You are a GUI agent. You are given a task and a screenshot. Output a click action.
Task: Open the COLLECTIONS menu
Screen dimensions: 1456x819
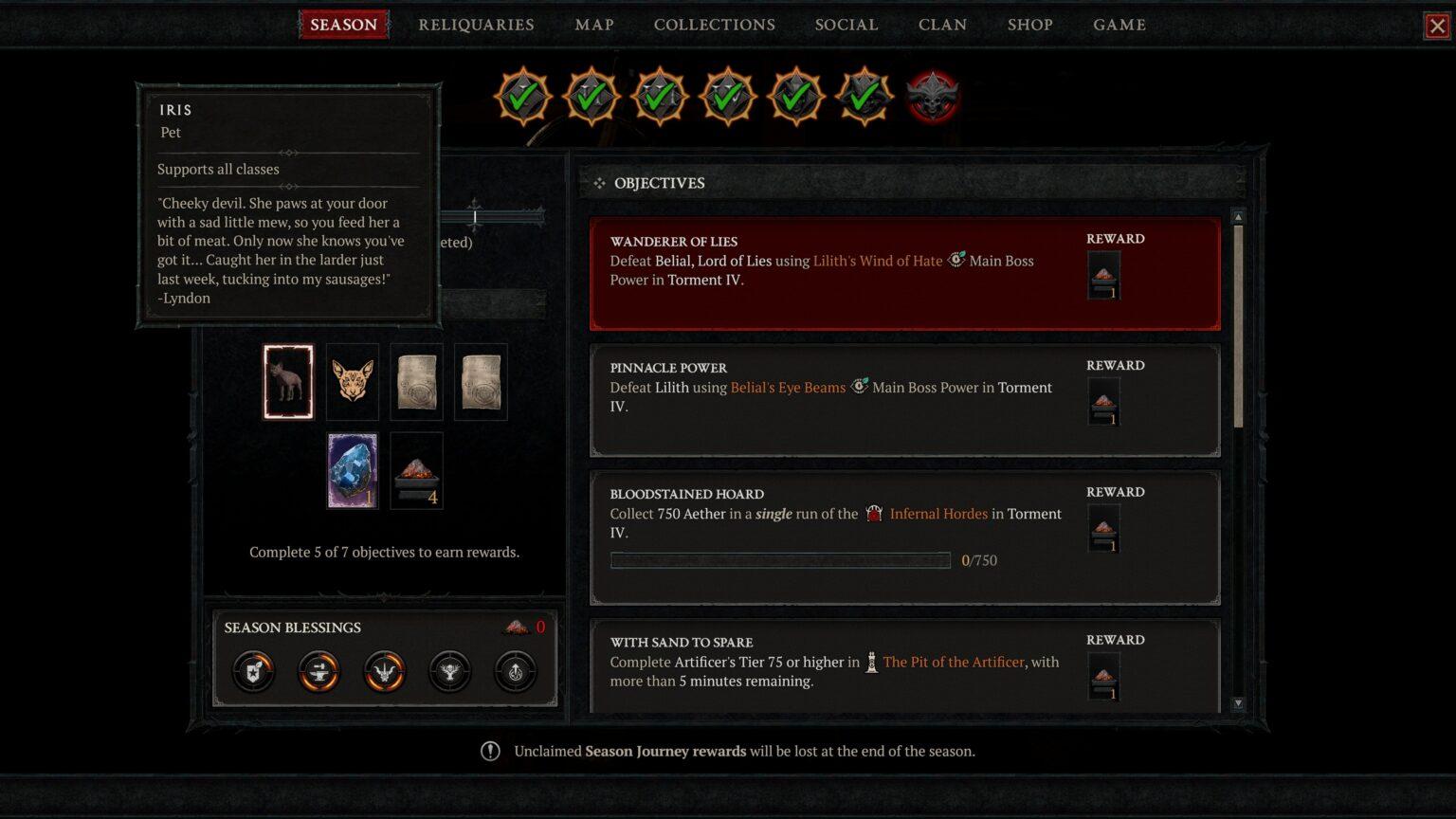(714, 25)
